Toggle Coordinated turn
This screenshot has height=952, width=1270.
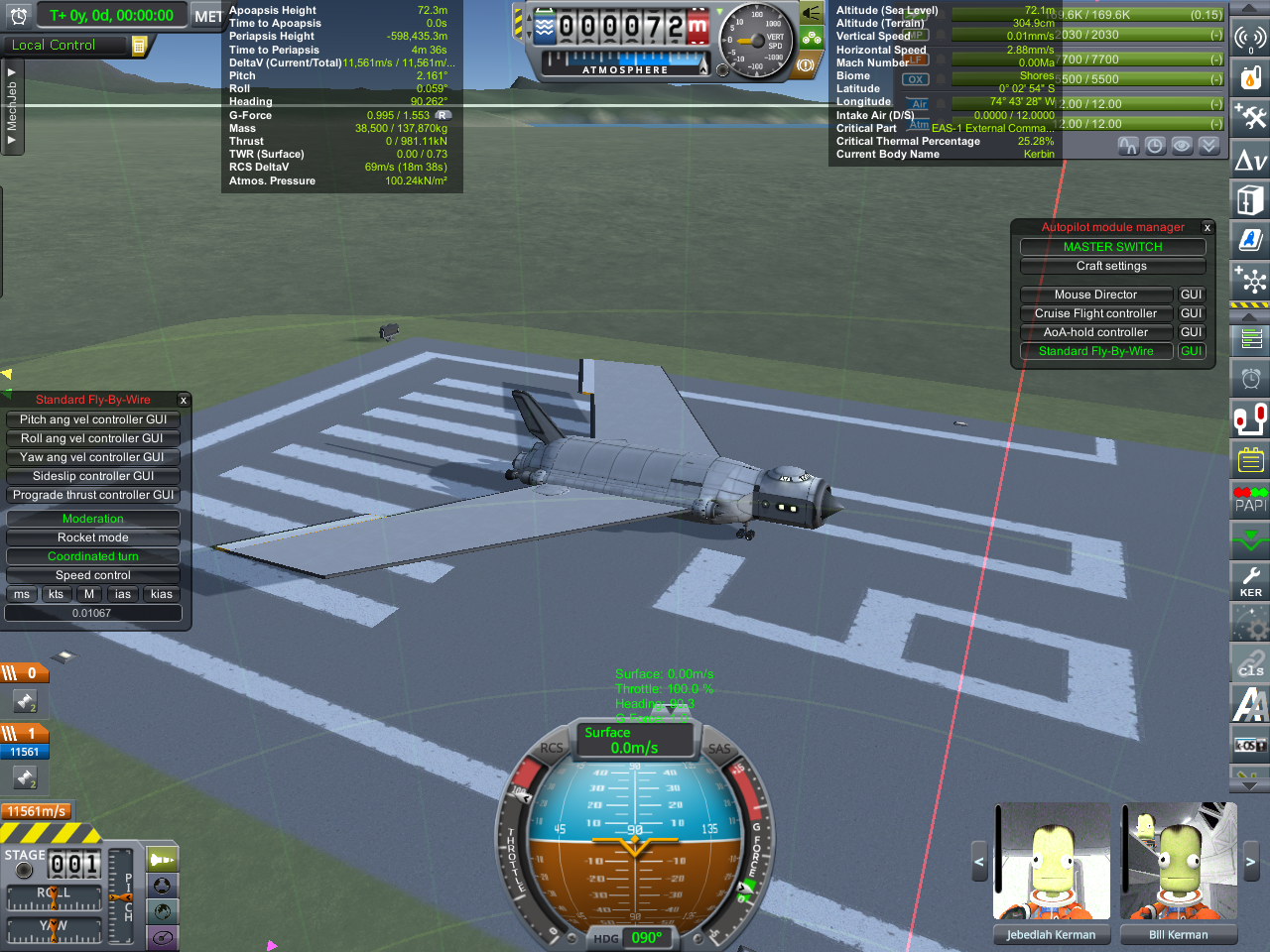(x=93, y=556)
